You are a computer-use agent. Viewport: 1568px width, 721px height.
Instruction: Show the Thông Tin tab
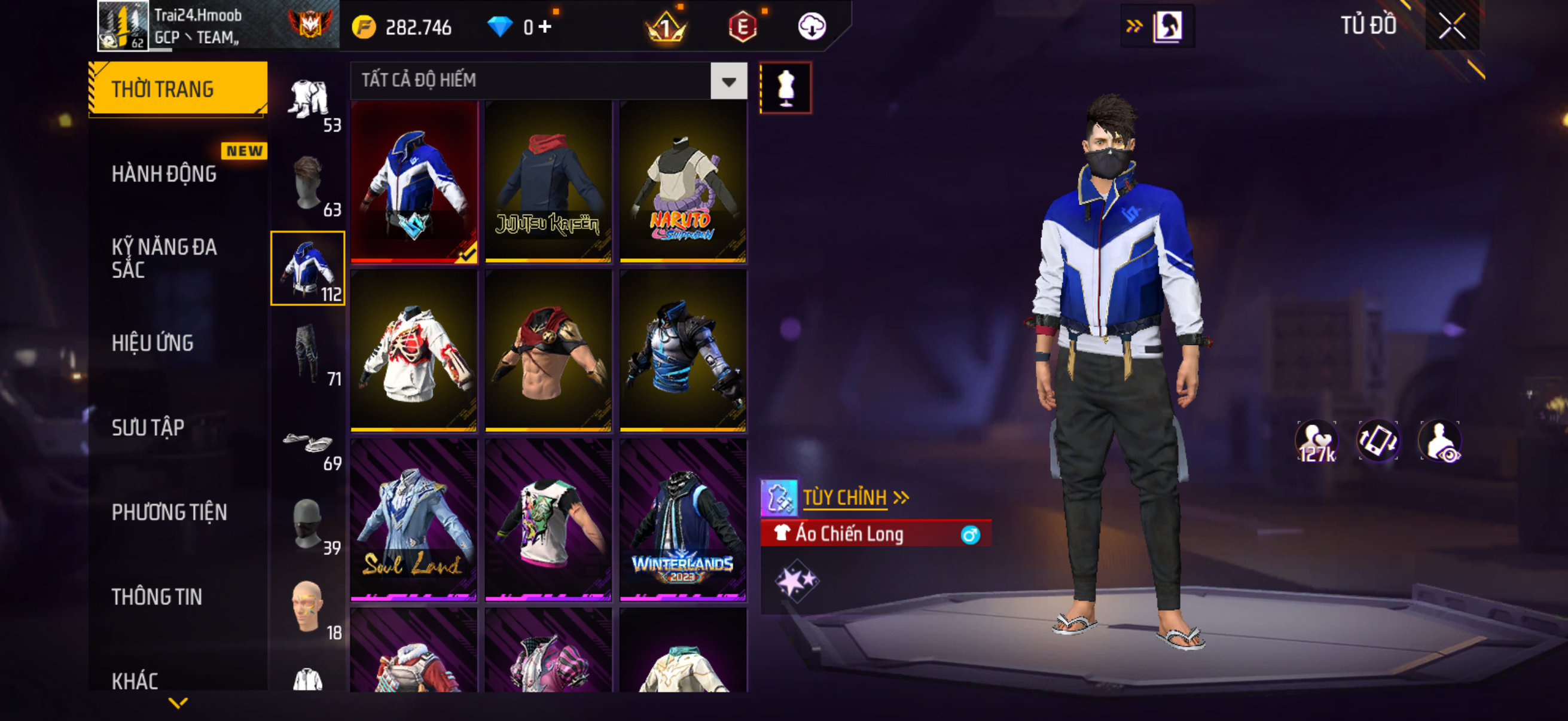point(157,597)
